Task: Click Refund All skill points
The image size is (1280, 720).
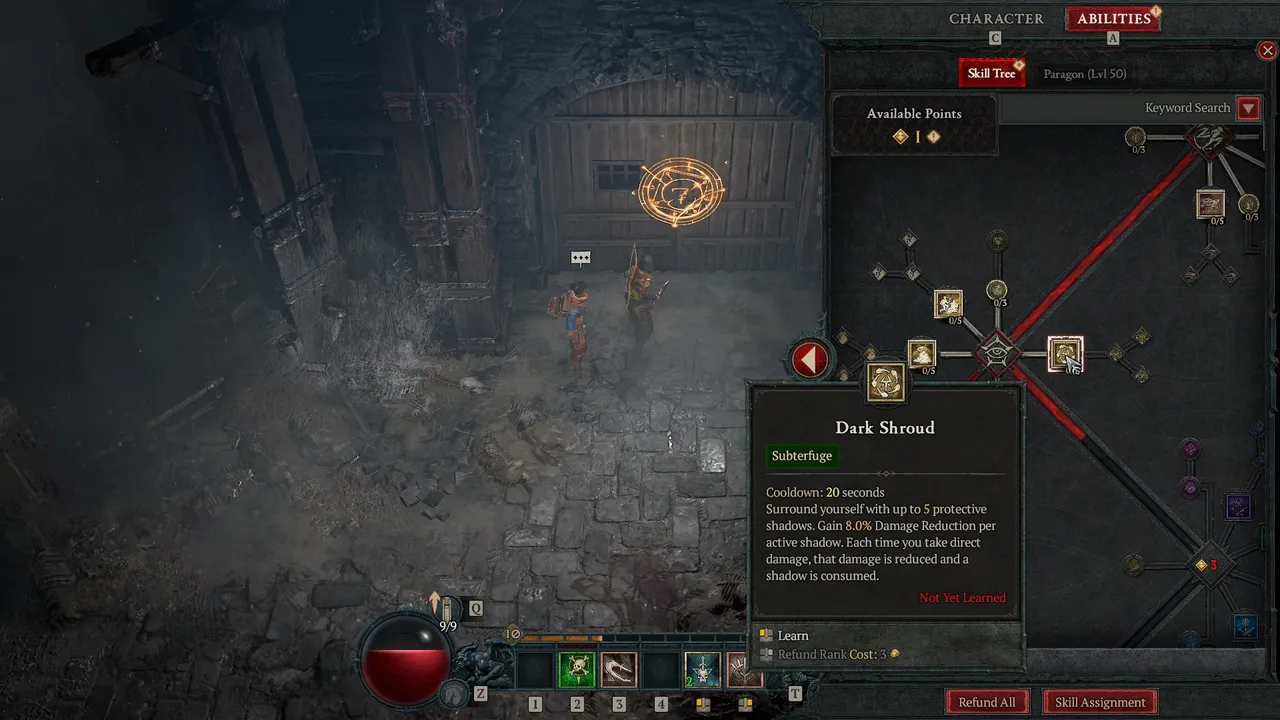Action: point(986,702)
